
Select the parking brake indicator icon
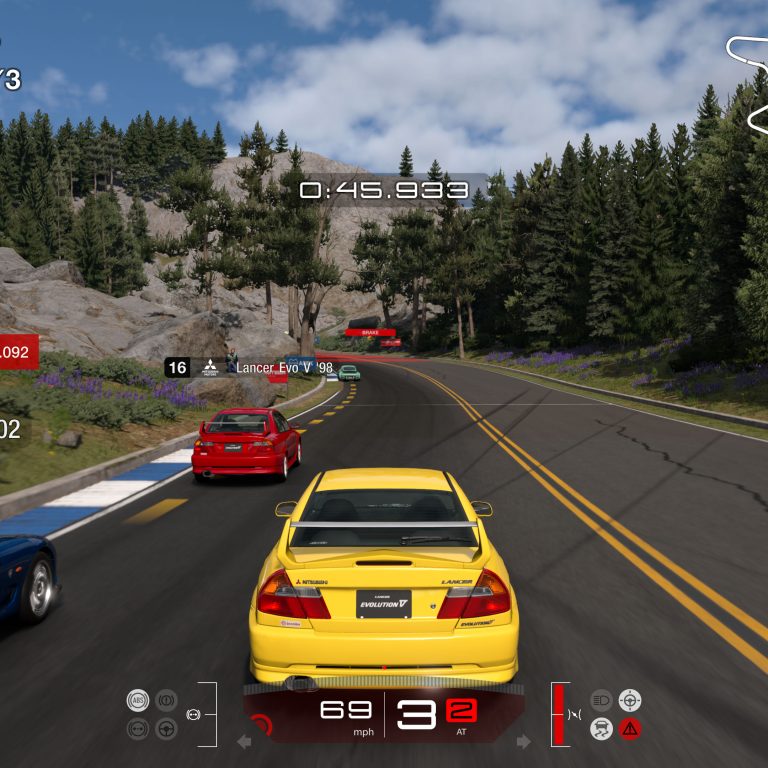(167, 700)
